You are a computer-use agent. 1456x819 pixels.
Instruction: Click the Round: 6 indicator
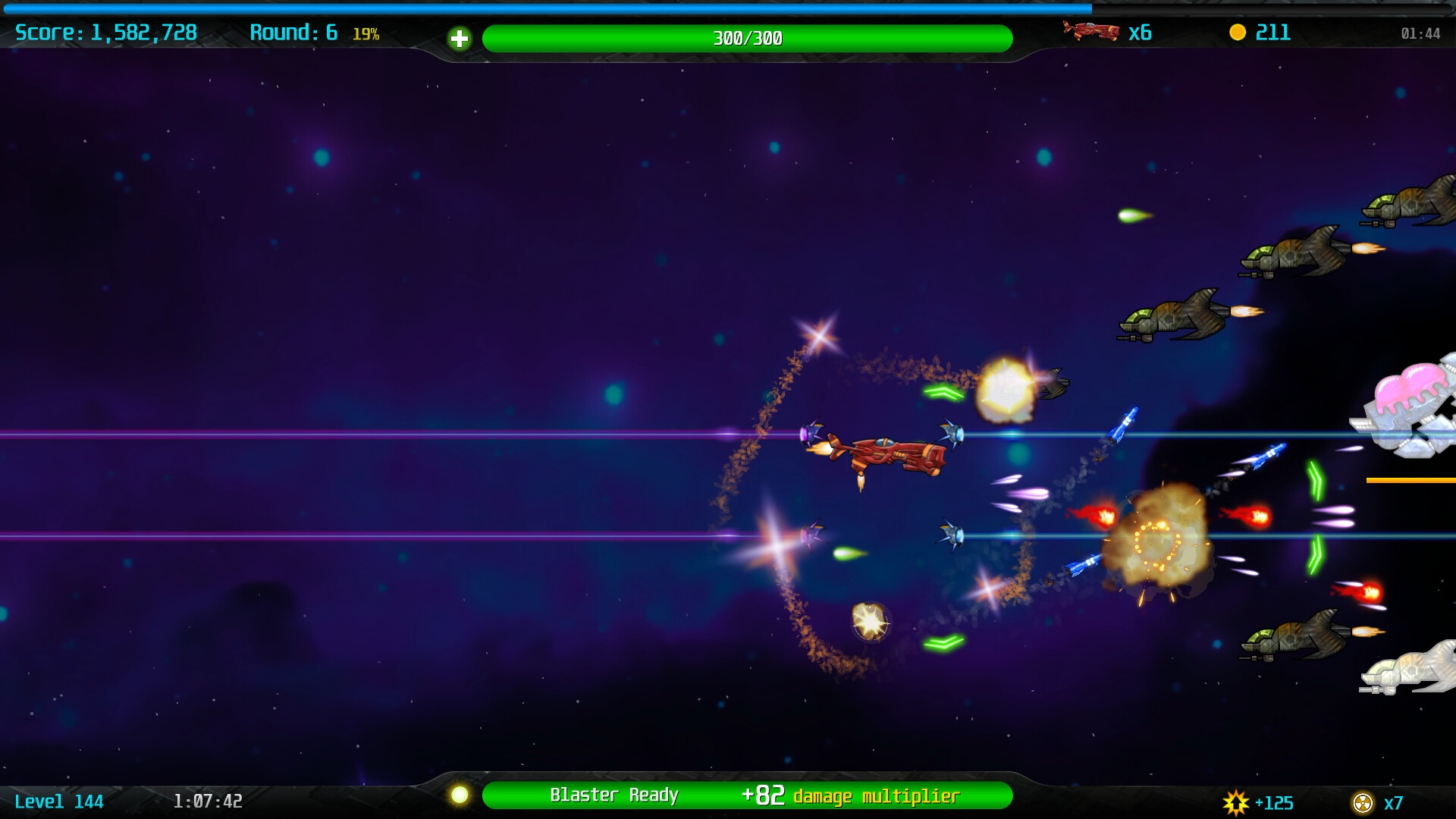(x=292, y=33)
